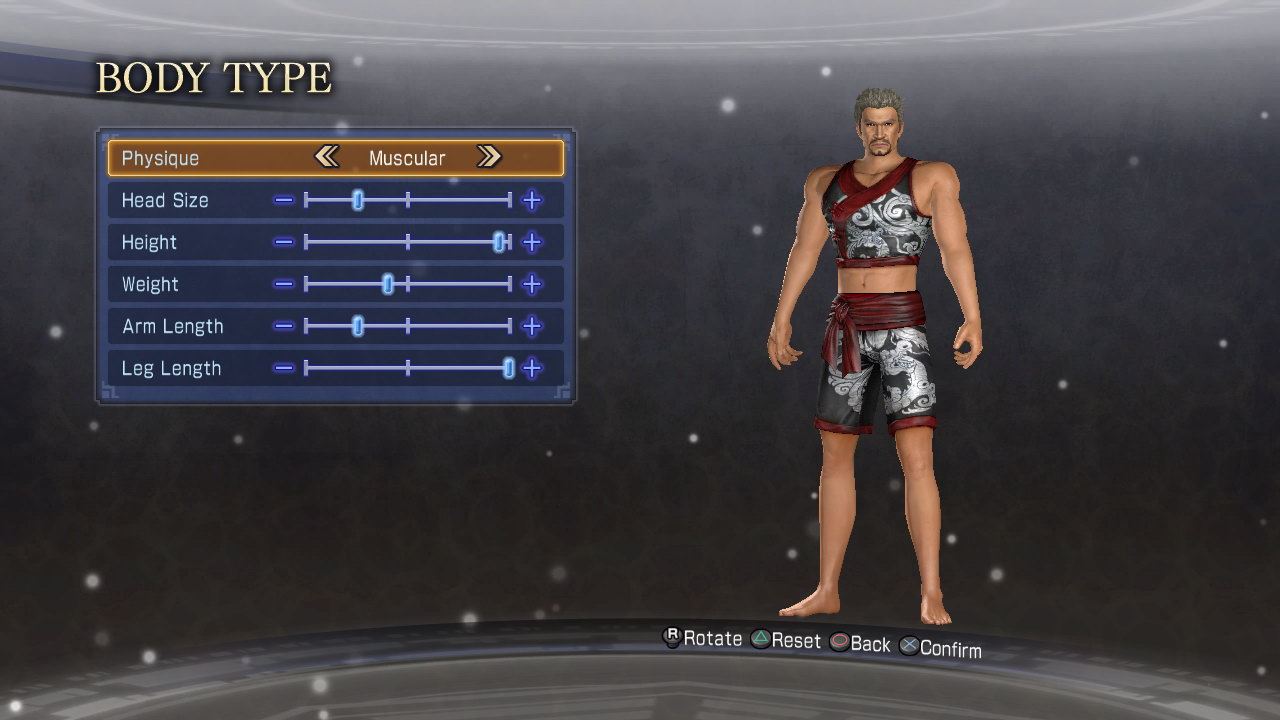Increase Height with the plus button
1280x720 pixels.
click(x=532, y=242)
